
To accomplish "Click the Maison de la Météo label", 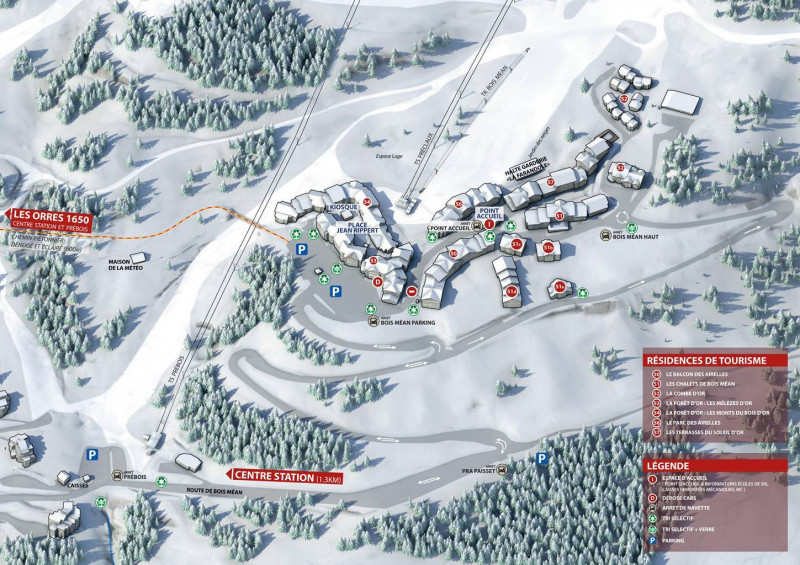I will tap(129, 266).
